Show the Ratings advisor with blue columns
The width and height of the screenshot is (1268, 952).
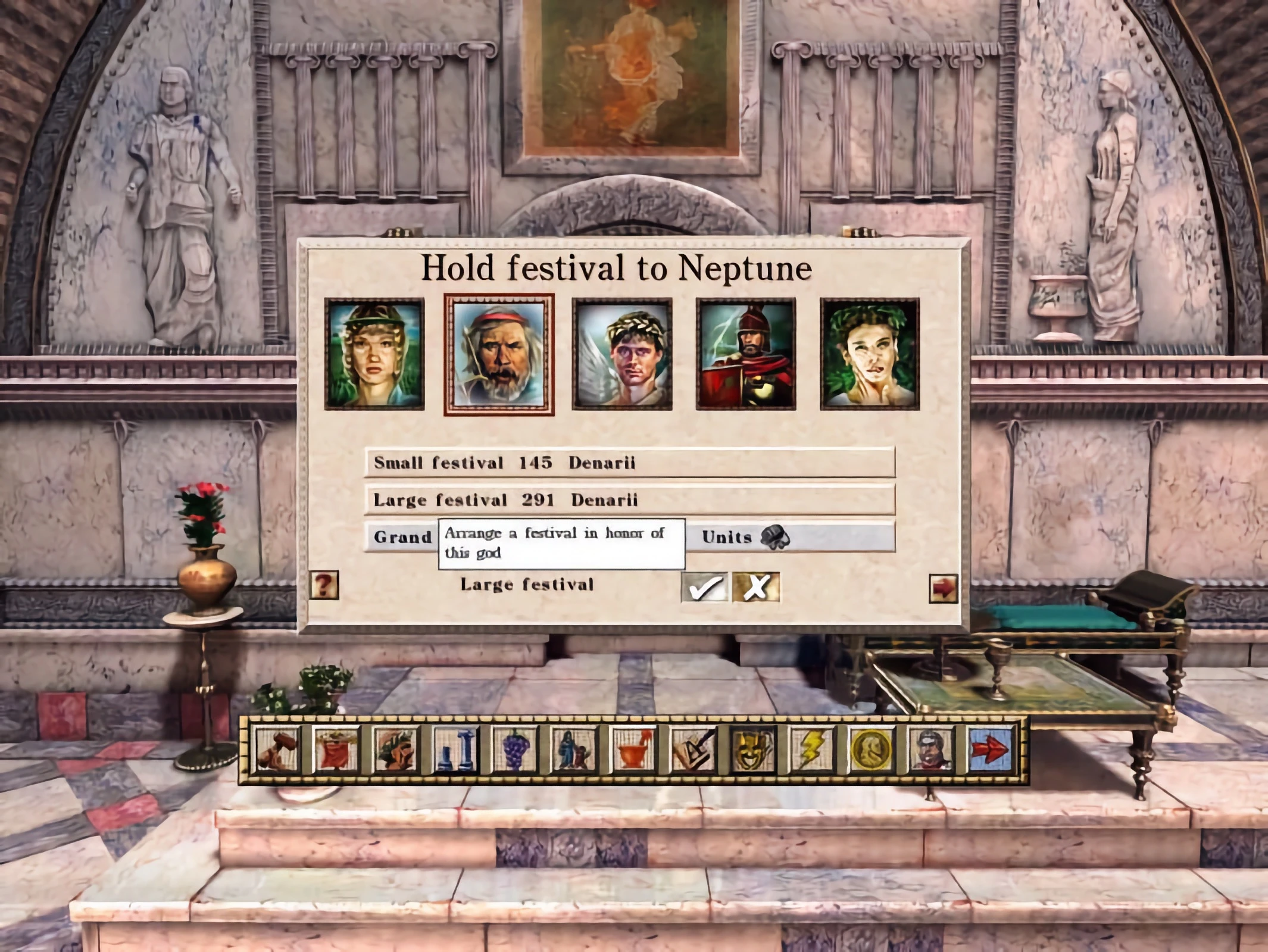[455, 750]
